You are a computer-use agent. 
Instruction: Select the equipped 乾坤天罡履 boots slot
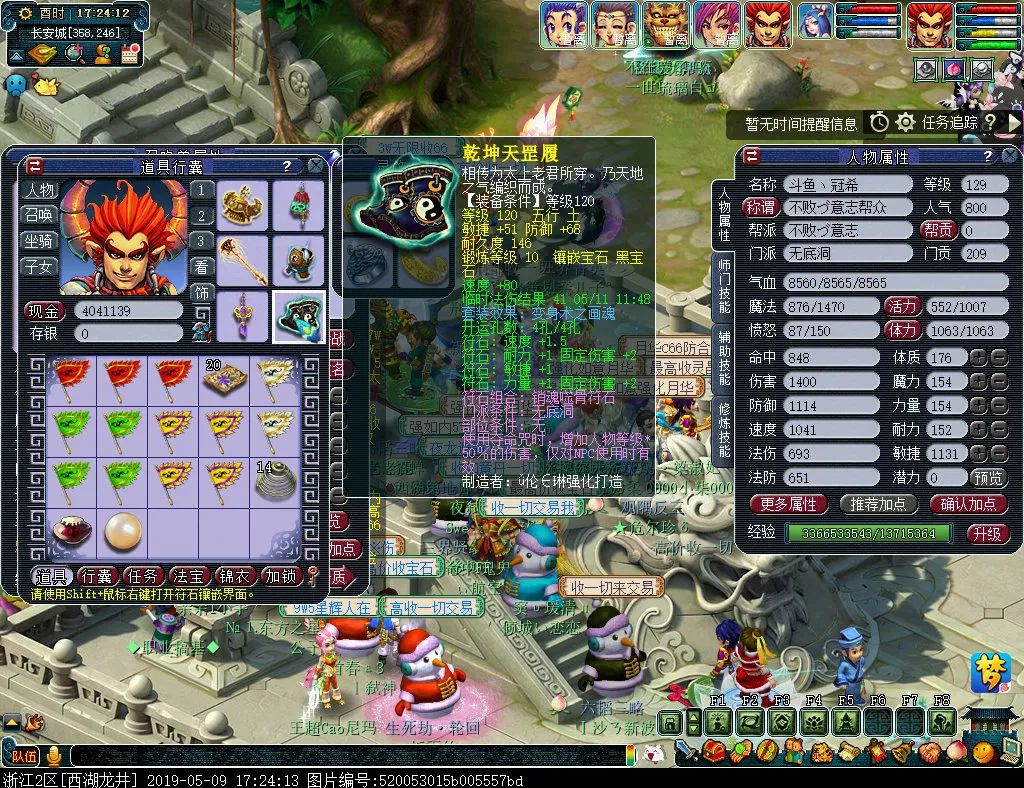(x=299, y=315)
